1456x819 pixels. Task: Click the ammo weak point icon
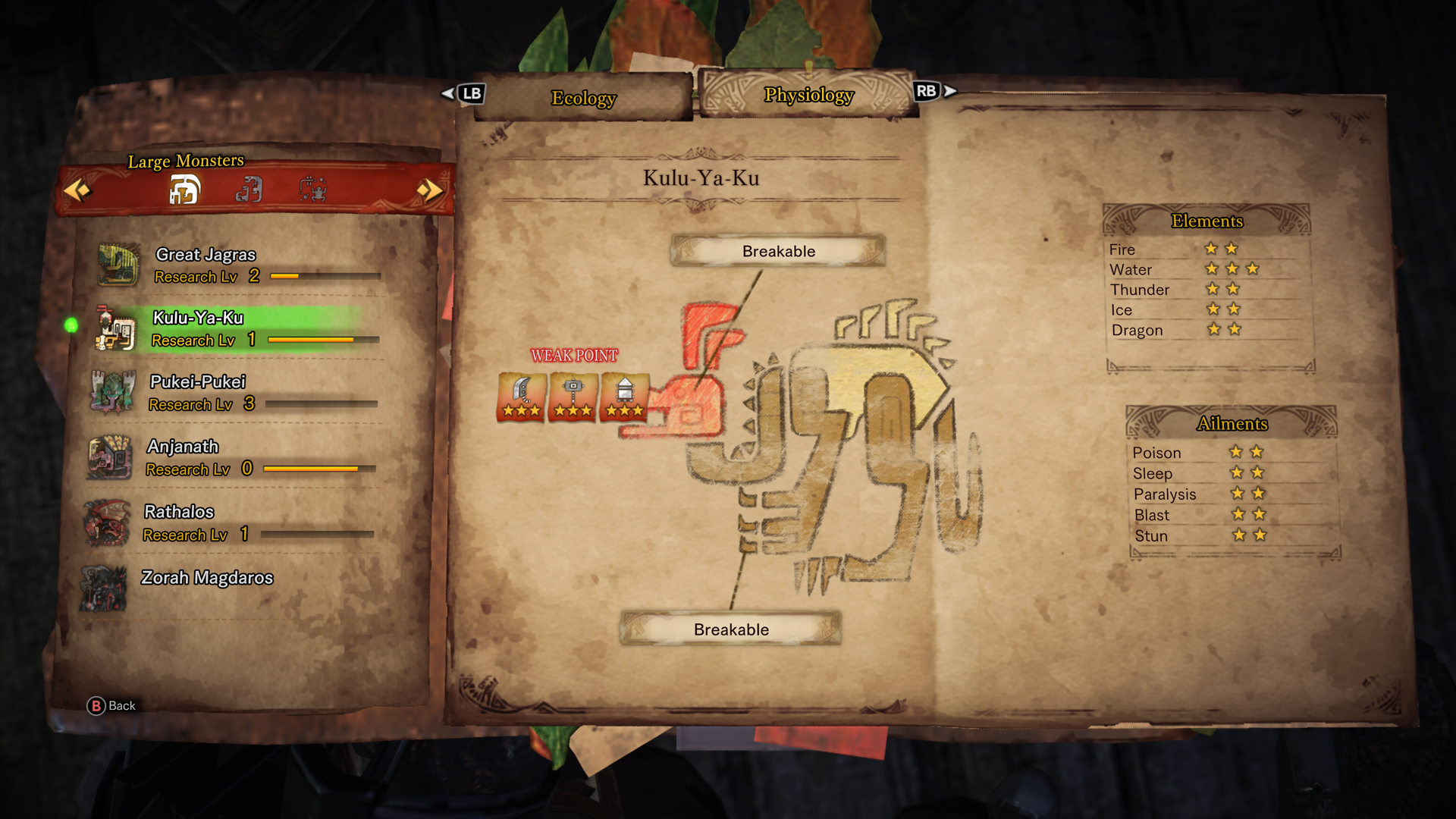(624, 396)
